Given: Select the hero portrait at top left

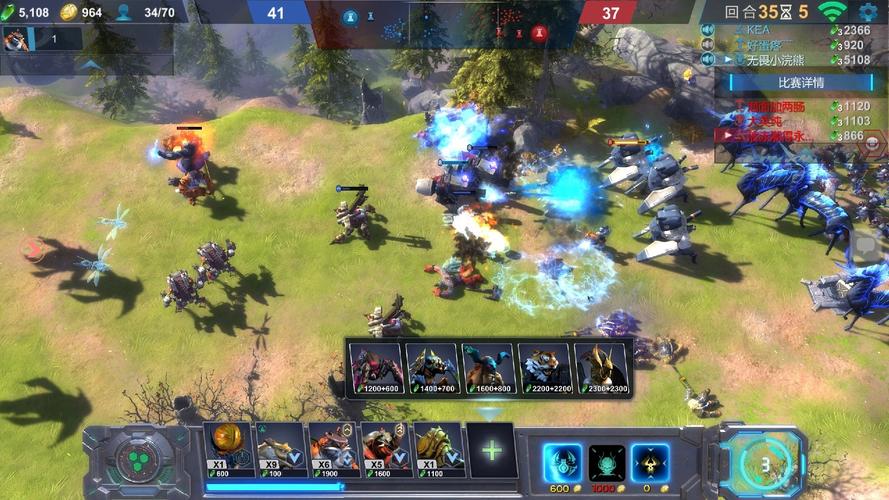Looking at the screenshot, I should click(16, 38).
